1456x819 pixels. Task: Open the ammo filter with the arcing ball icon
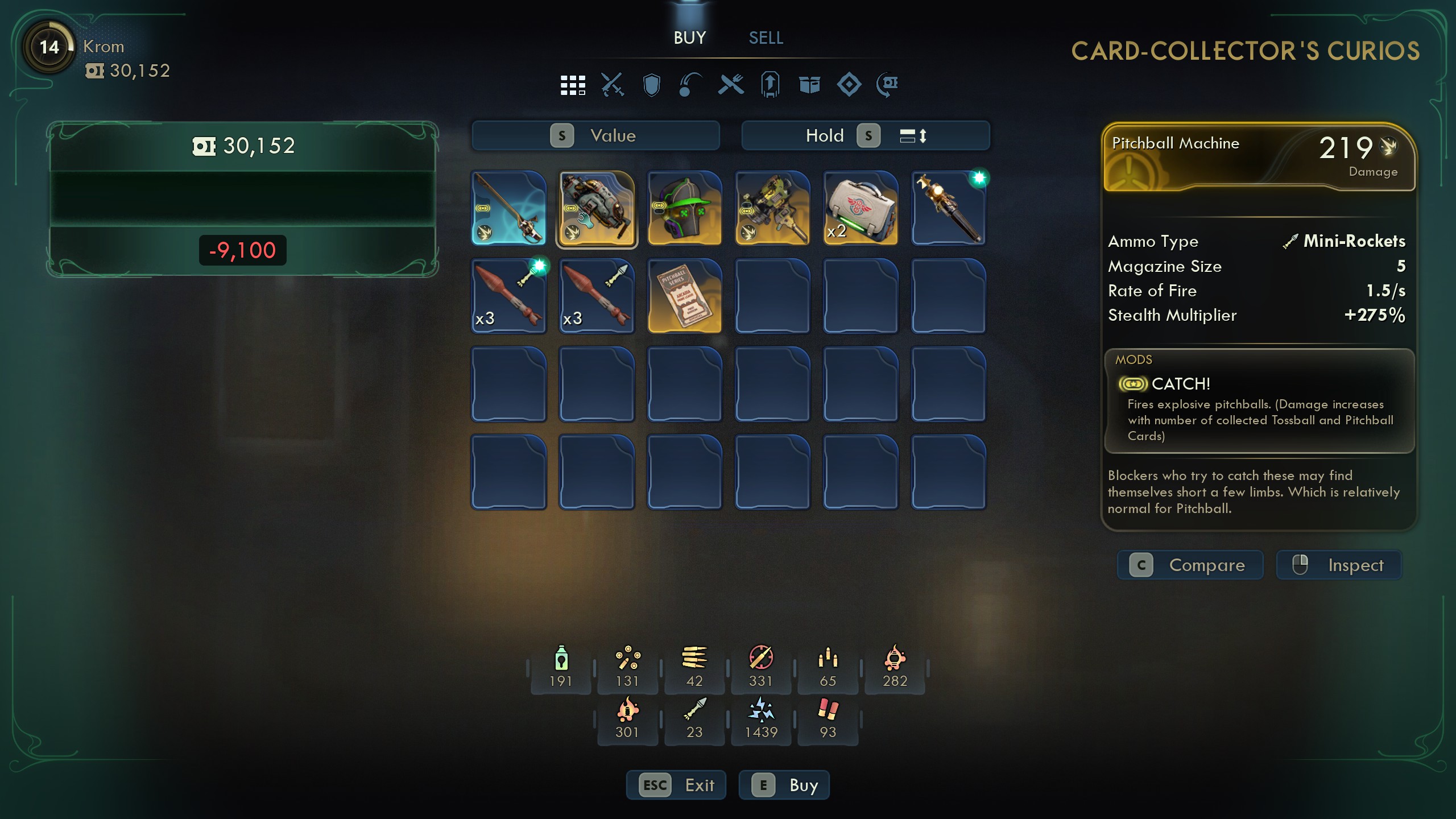click(689, 85)
